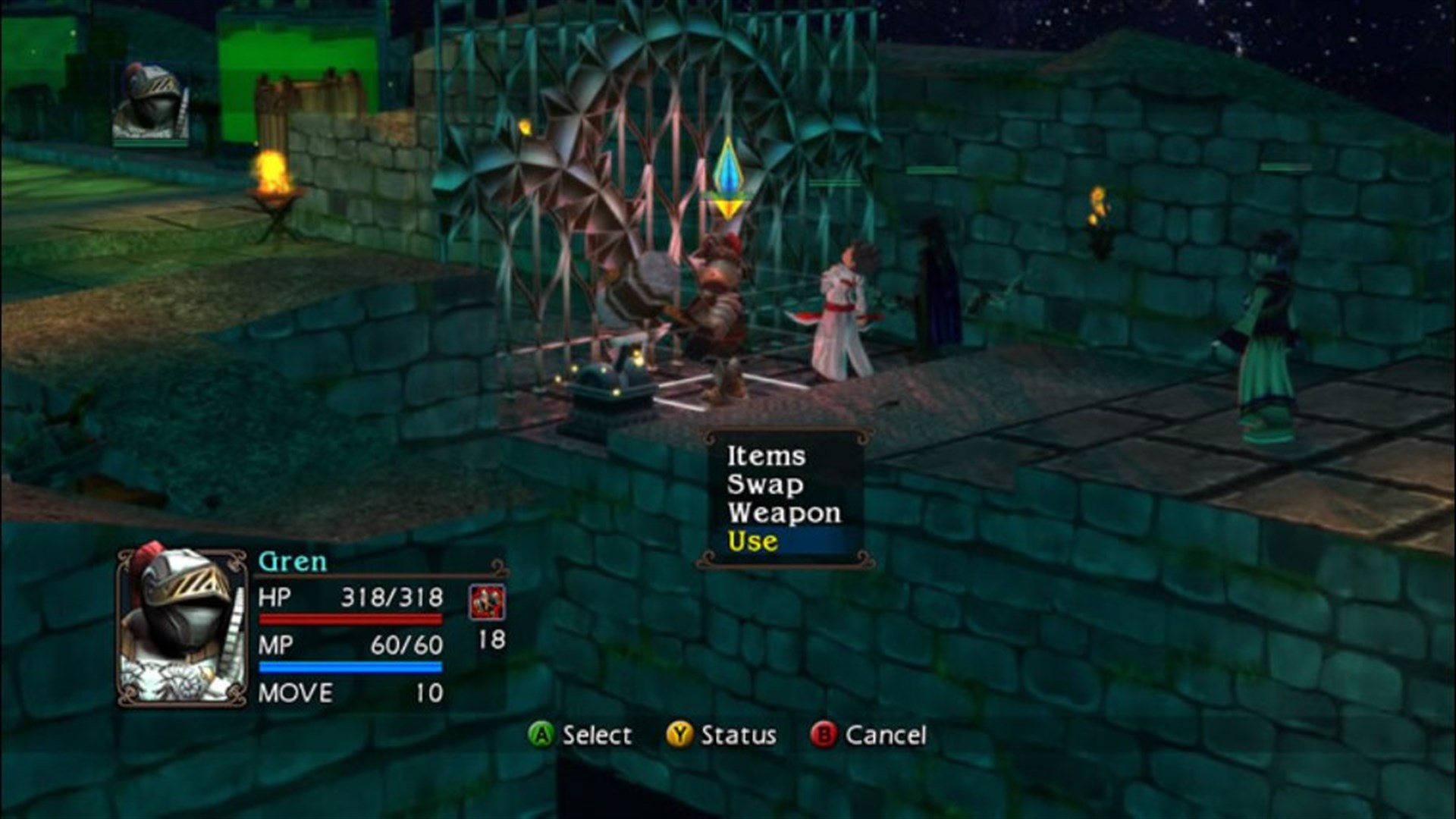Image resolution: width=1456 pixels, height=819 pixels.
Task: Click the green A Select button icon
Action: (x=541, y=734)
